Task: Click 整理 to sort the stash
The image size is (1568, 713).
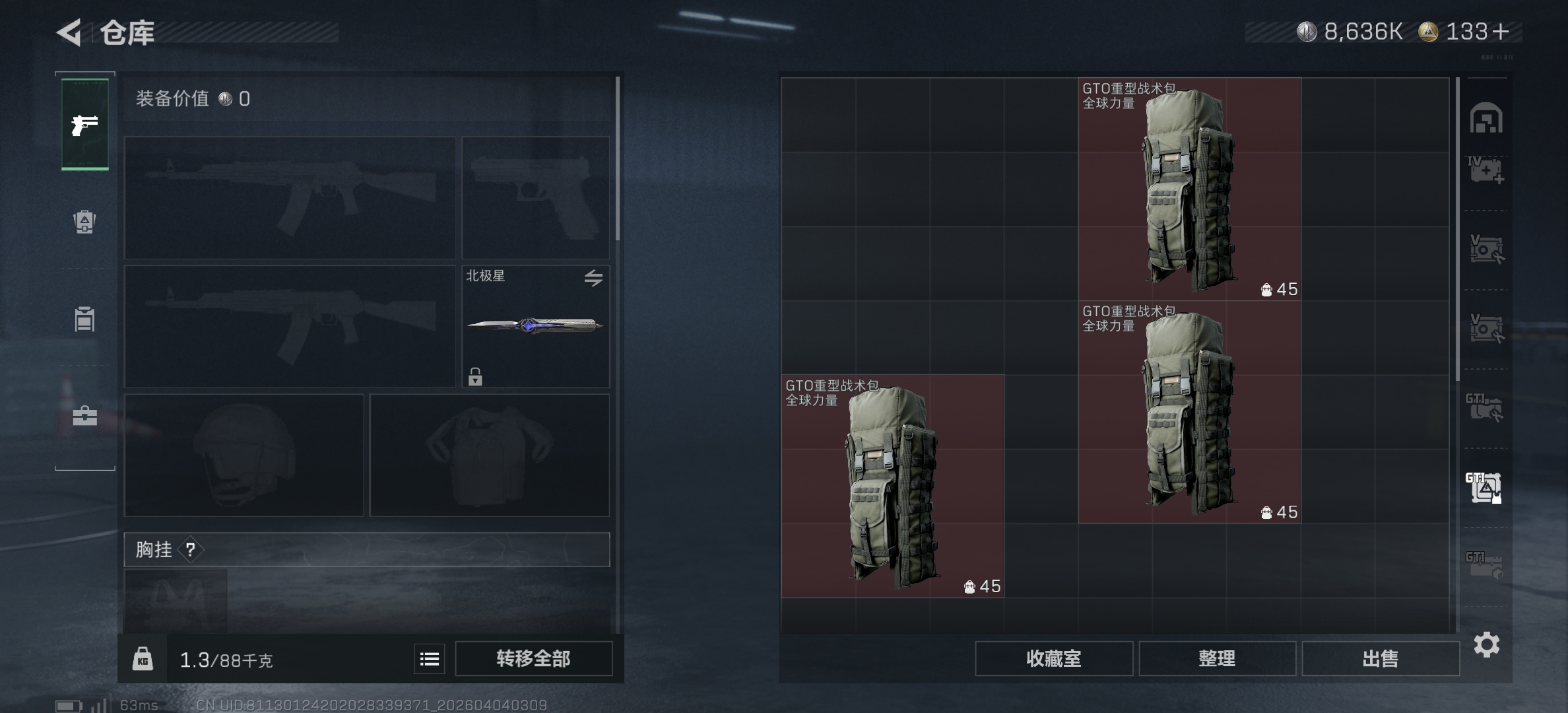Action: coord(1218,659)
